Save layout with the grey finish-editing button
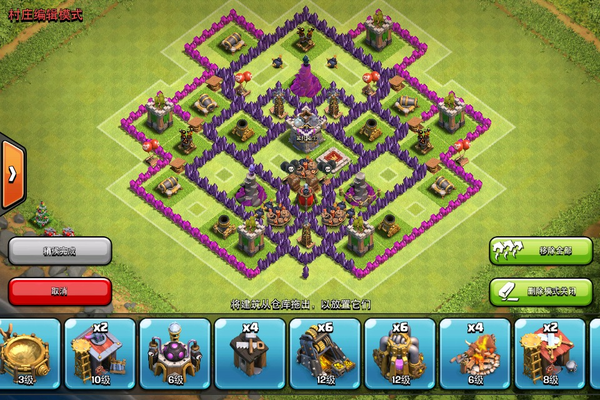Viewport: 600px width, 400px height. pos(59,249)
